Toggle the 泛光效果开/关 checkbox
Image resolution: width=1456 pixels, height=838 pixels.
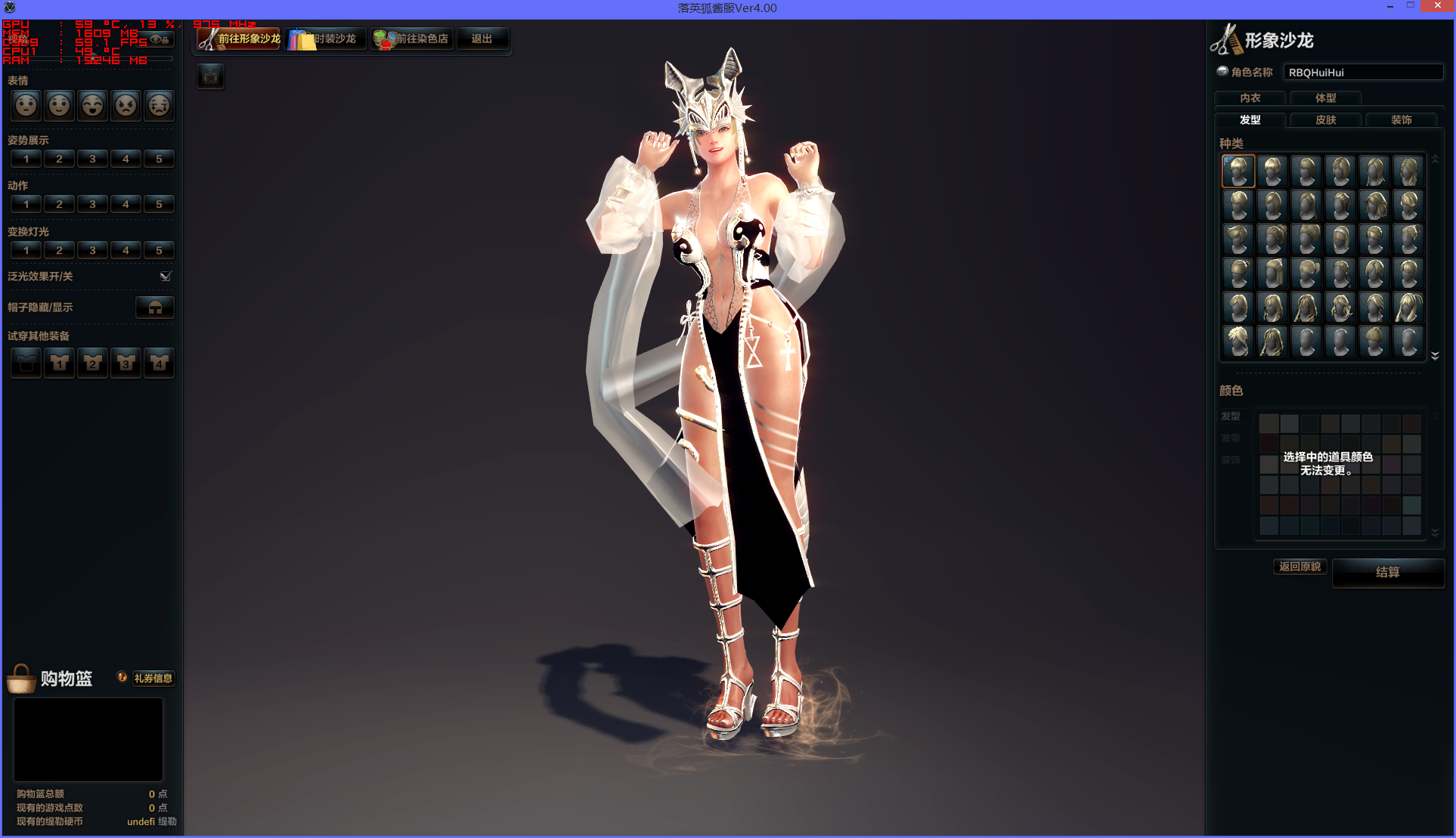tap(165, 276)
